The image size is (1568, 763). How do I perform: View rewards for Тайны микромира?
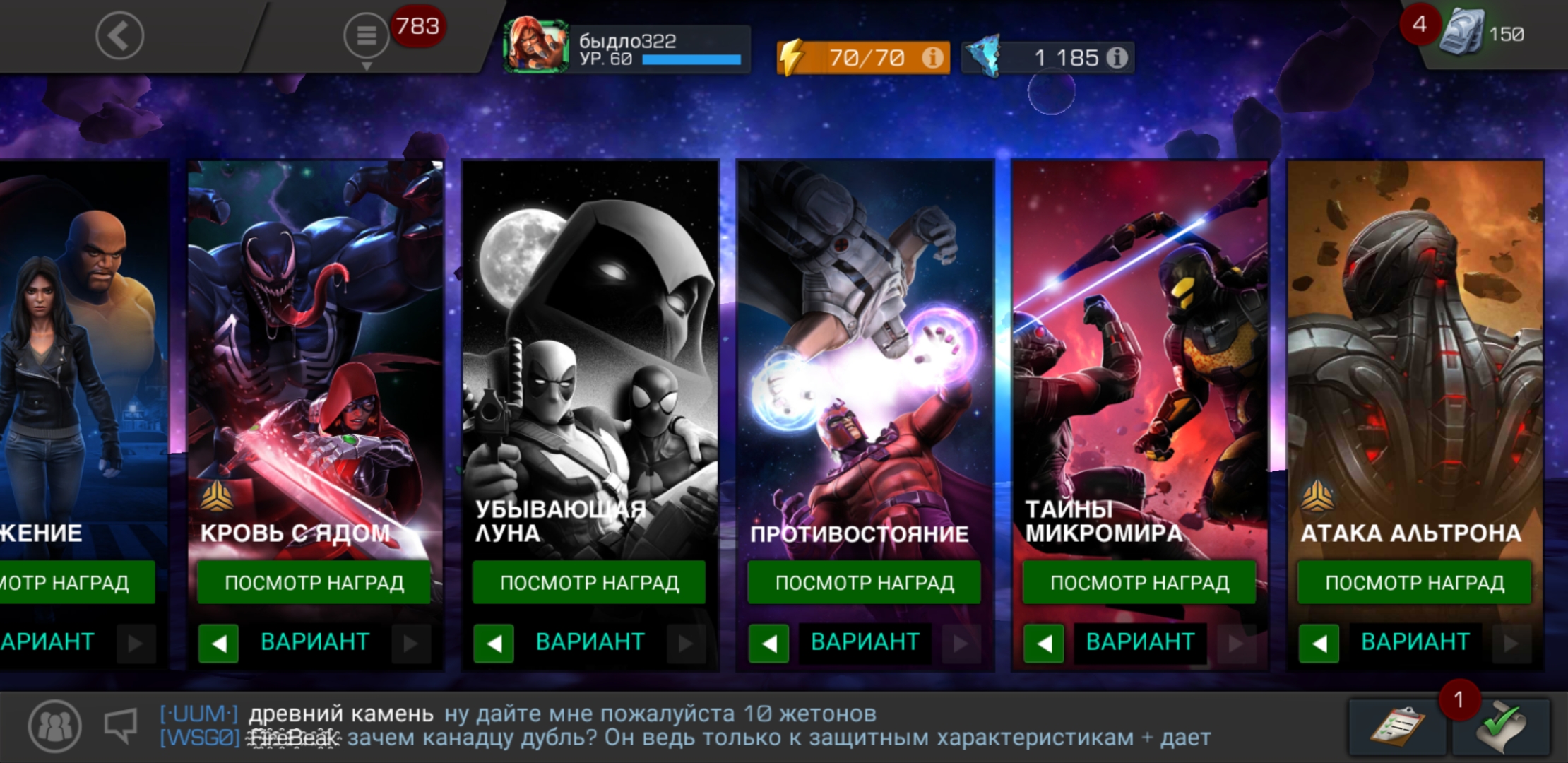click(1139, 582)
